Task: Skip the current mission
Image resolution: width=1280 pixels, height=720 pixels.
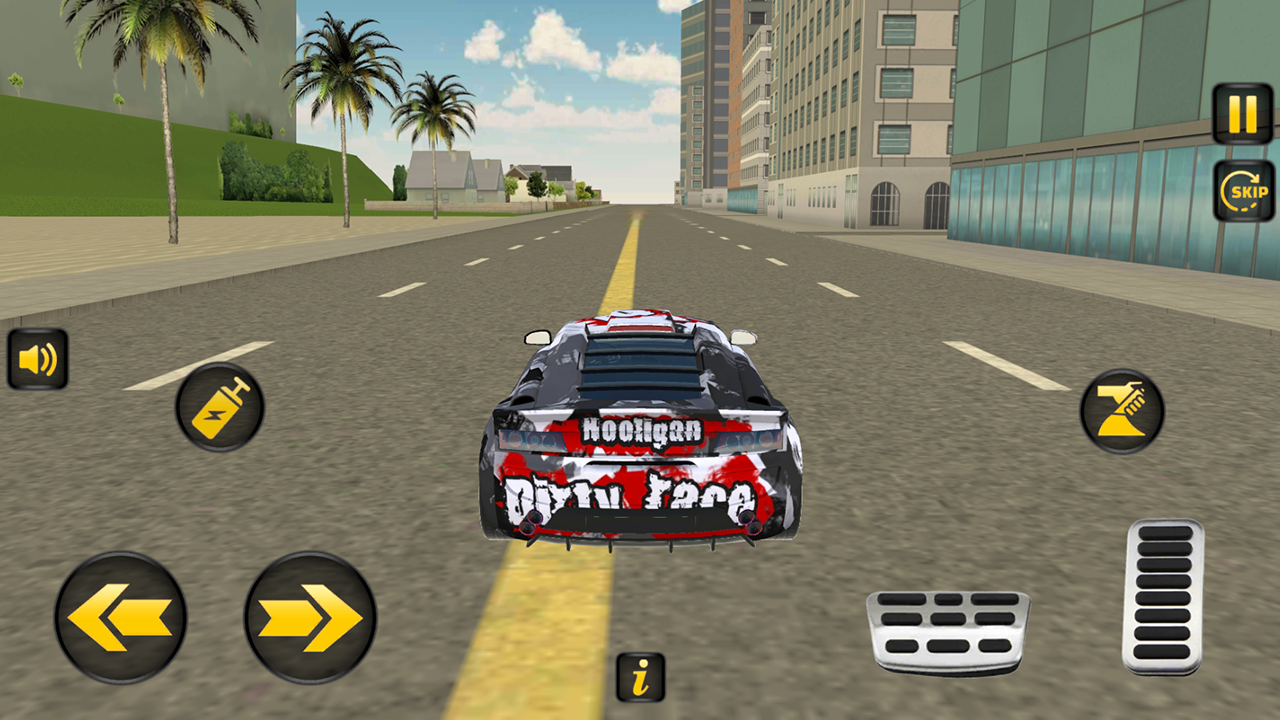Action: coord(1242,188)
